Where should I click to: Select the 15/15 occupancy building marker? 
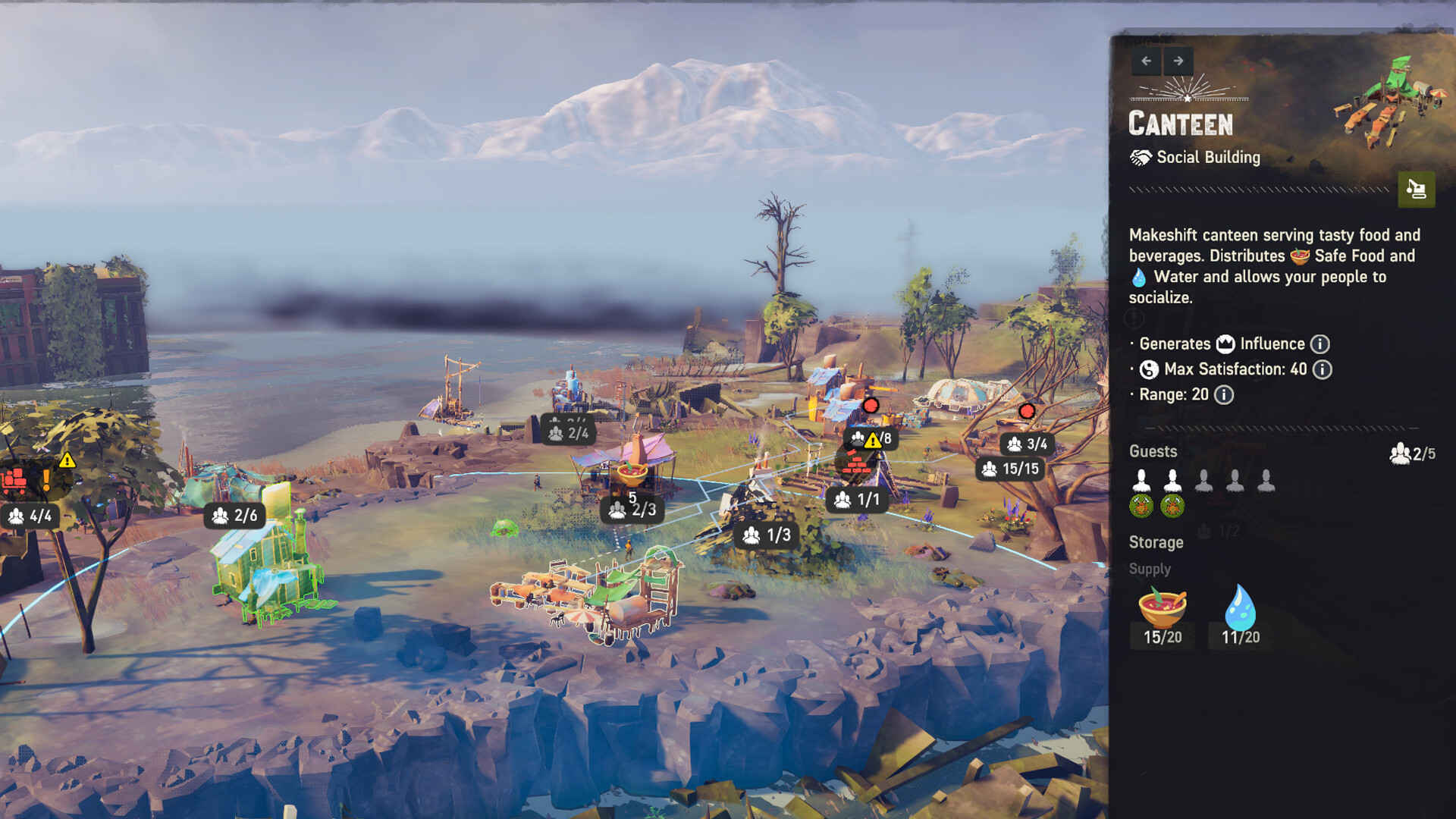pos(1010,469)
